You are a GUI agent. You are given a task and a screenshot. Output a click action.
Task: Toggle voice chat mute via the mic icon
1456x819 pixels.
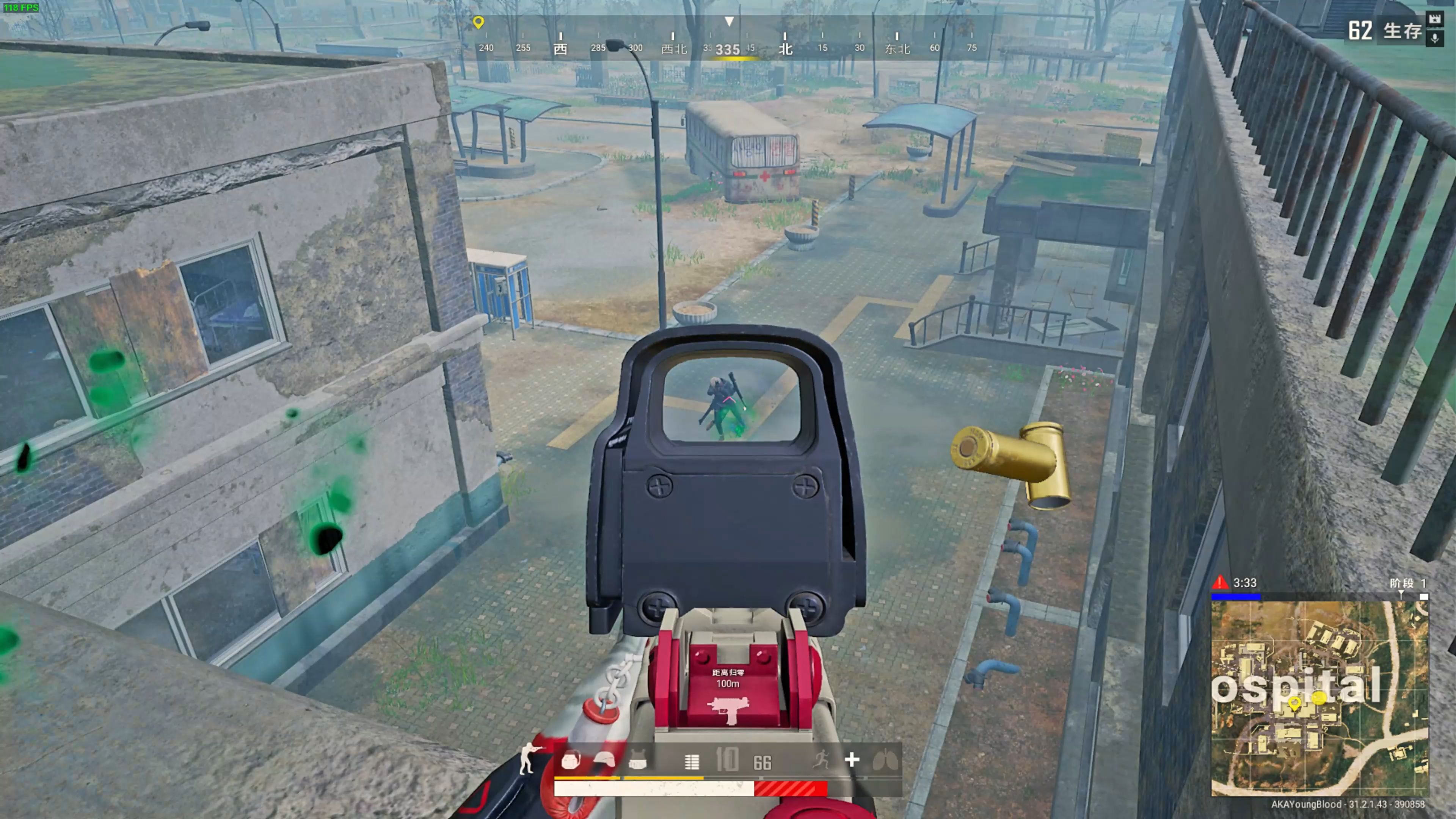coord(1434,38)
